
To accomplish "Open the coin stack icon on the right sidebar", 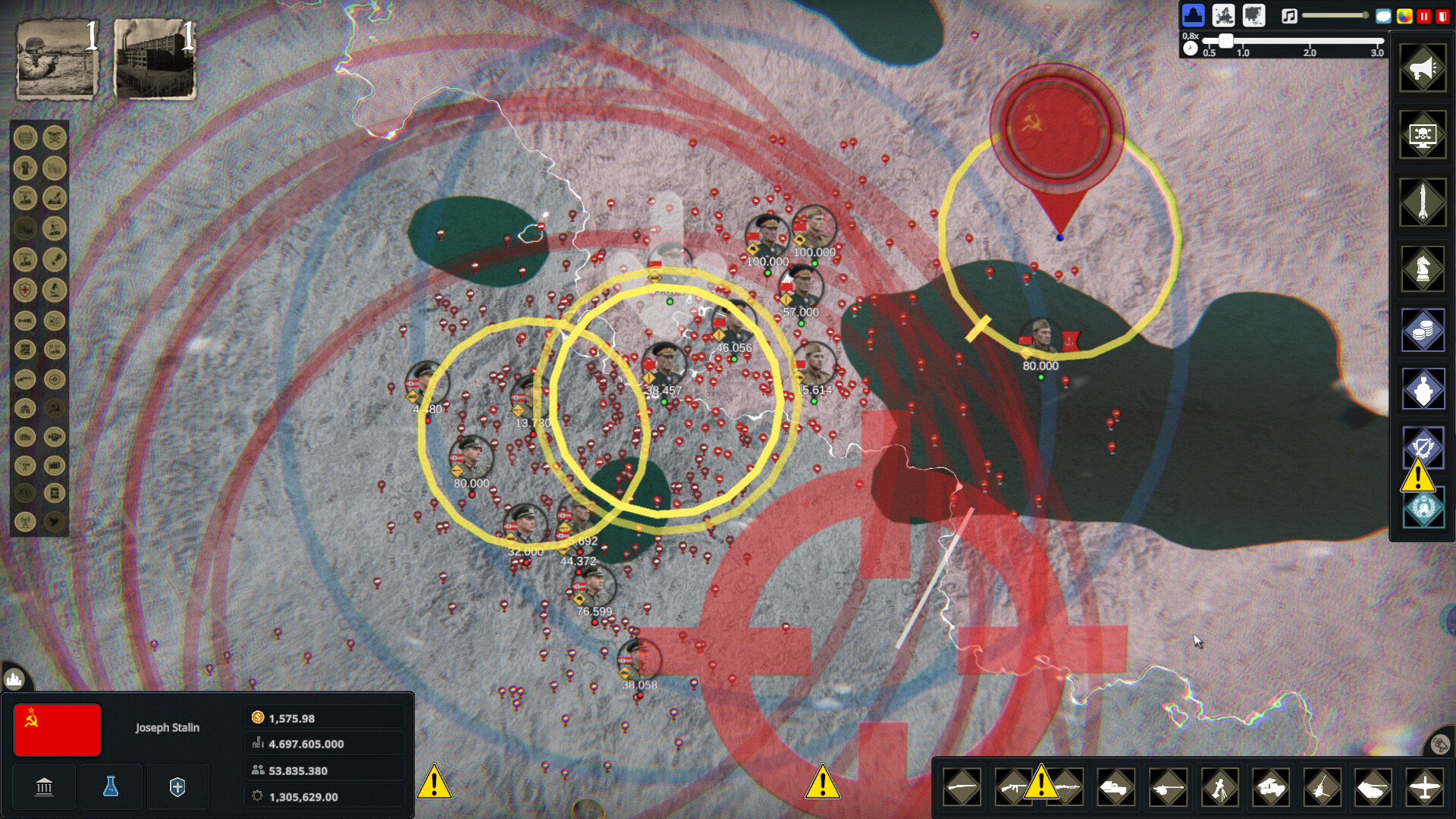I will click(1423, 329).
